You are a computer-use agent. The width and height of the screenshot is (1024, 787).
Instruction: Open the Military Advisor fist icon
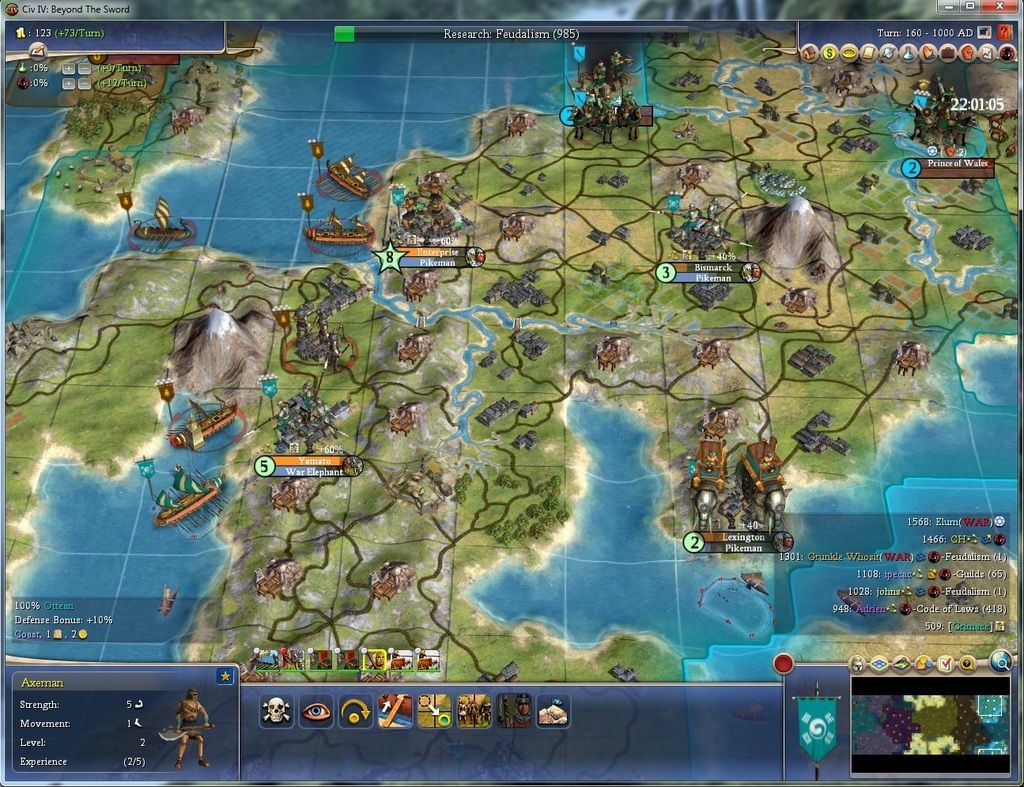pos(965,52)
